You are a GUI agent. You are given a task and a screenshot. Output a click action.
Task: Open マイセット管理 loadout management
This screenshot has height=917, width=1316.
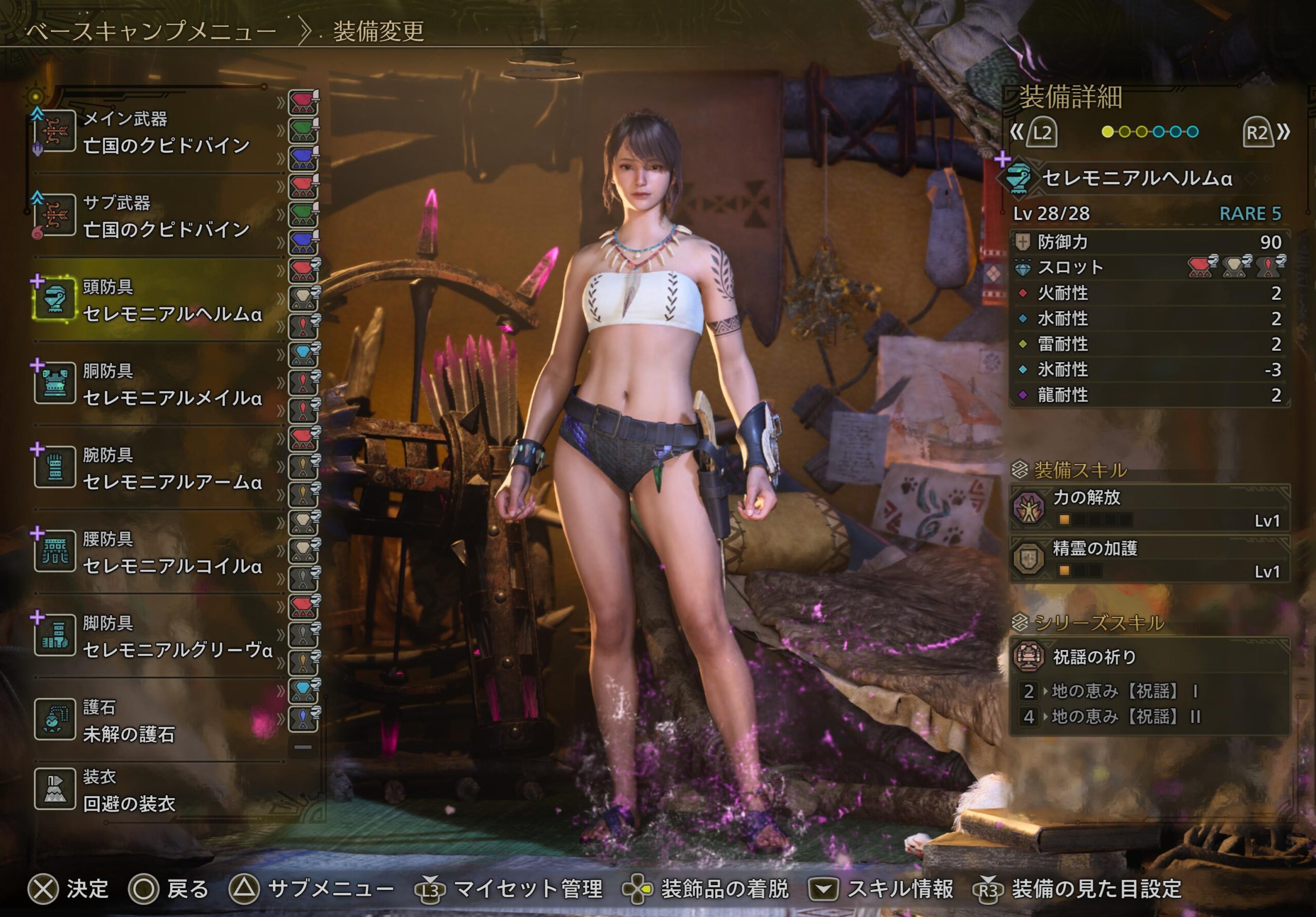coord(528,889)
